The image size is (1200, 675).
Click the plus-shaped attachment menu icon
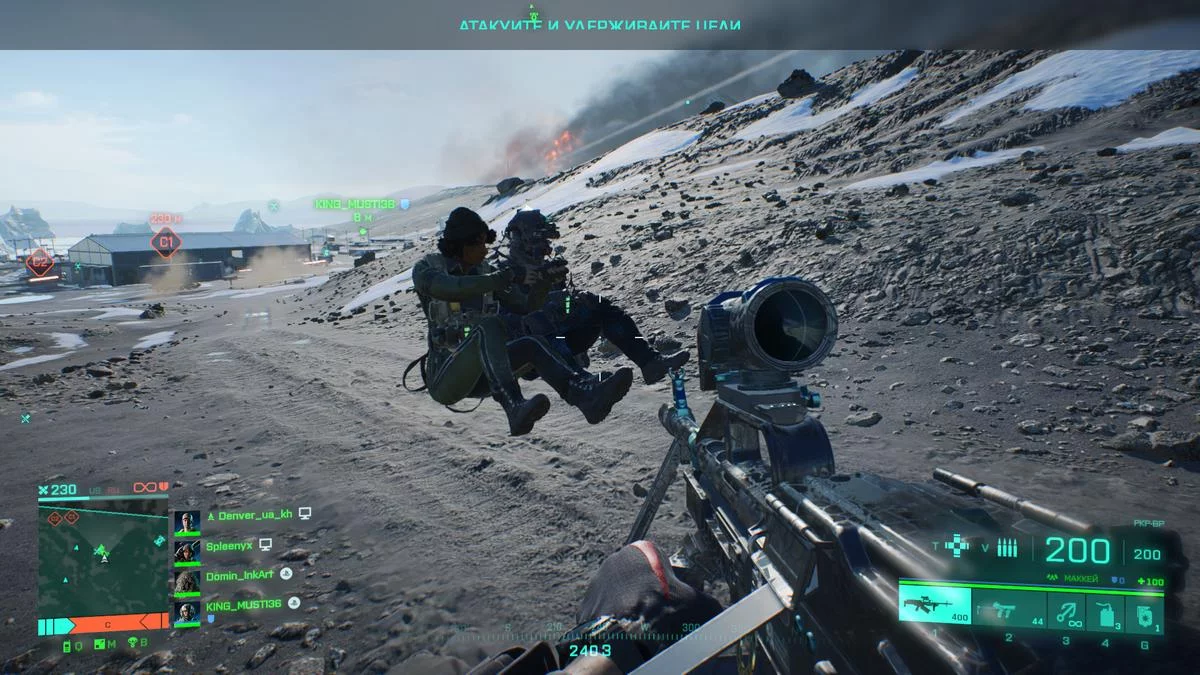coord(958,546)
